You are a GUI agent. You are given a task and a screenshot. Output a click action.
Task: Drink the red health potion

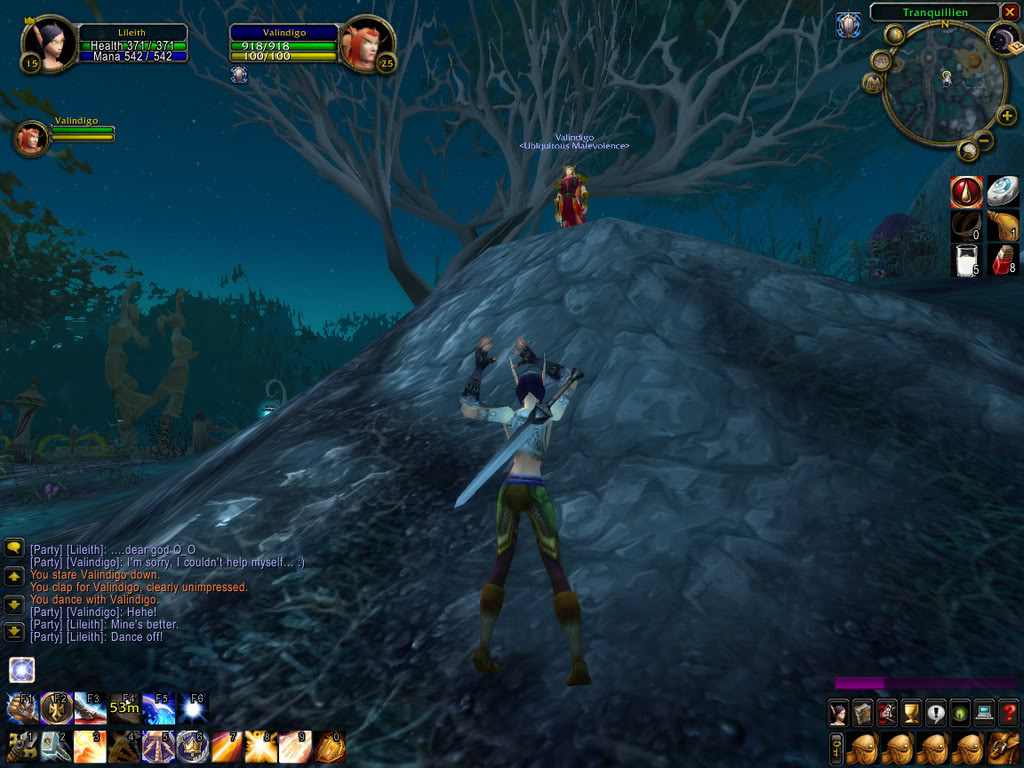[x=1003, y=260]
